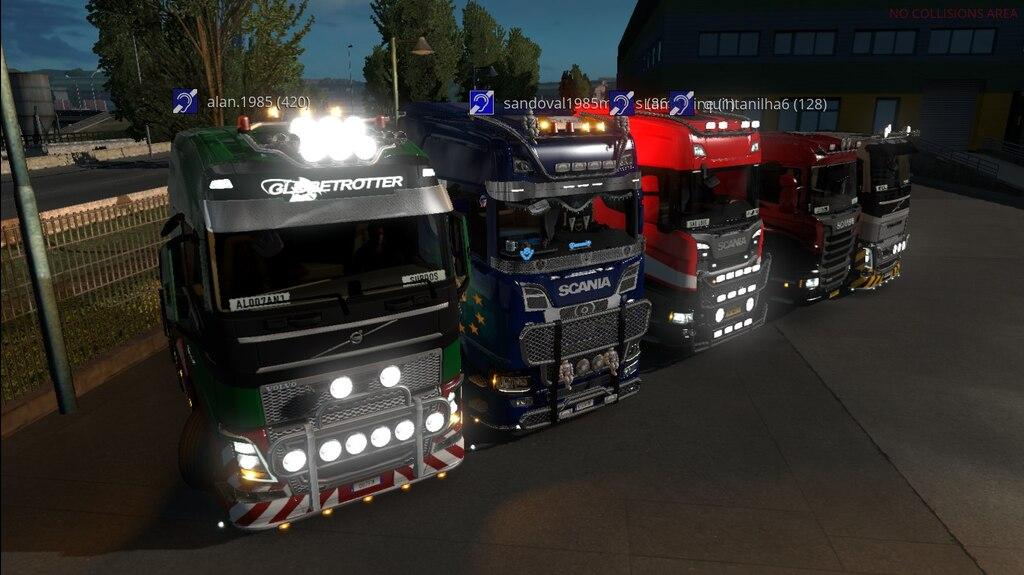Click the icon beside alan.1985's name
Viewport: 1024px width, 575px height.
coord(184,101)
